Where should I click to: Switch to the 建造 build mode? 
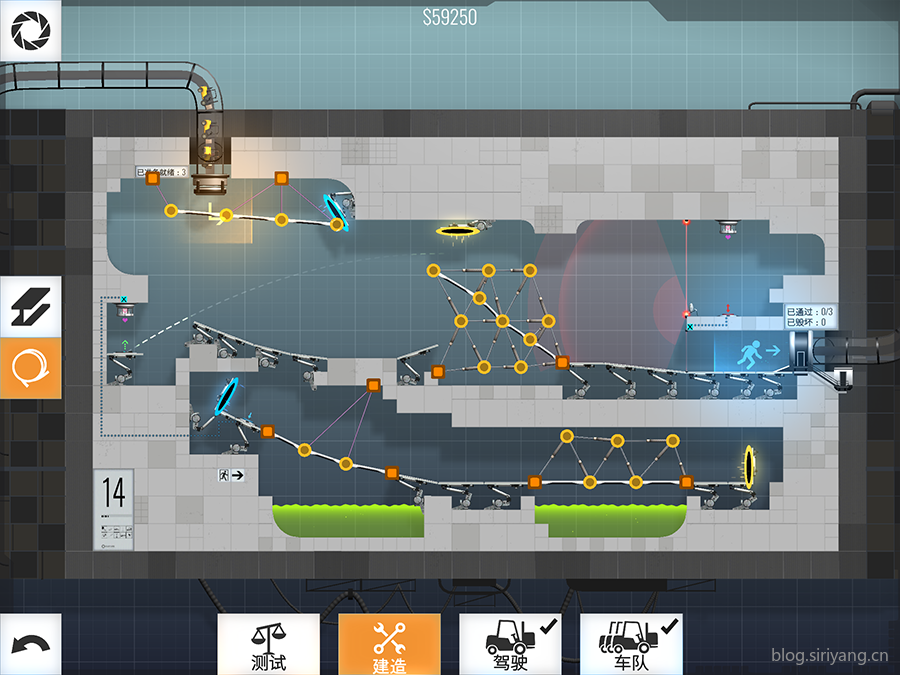[x=389, y=644]
